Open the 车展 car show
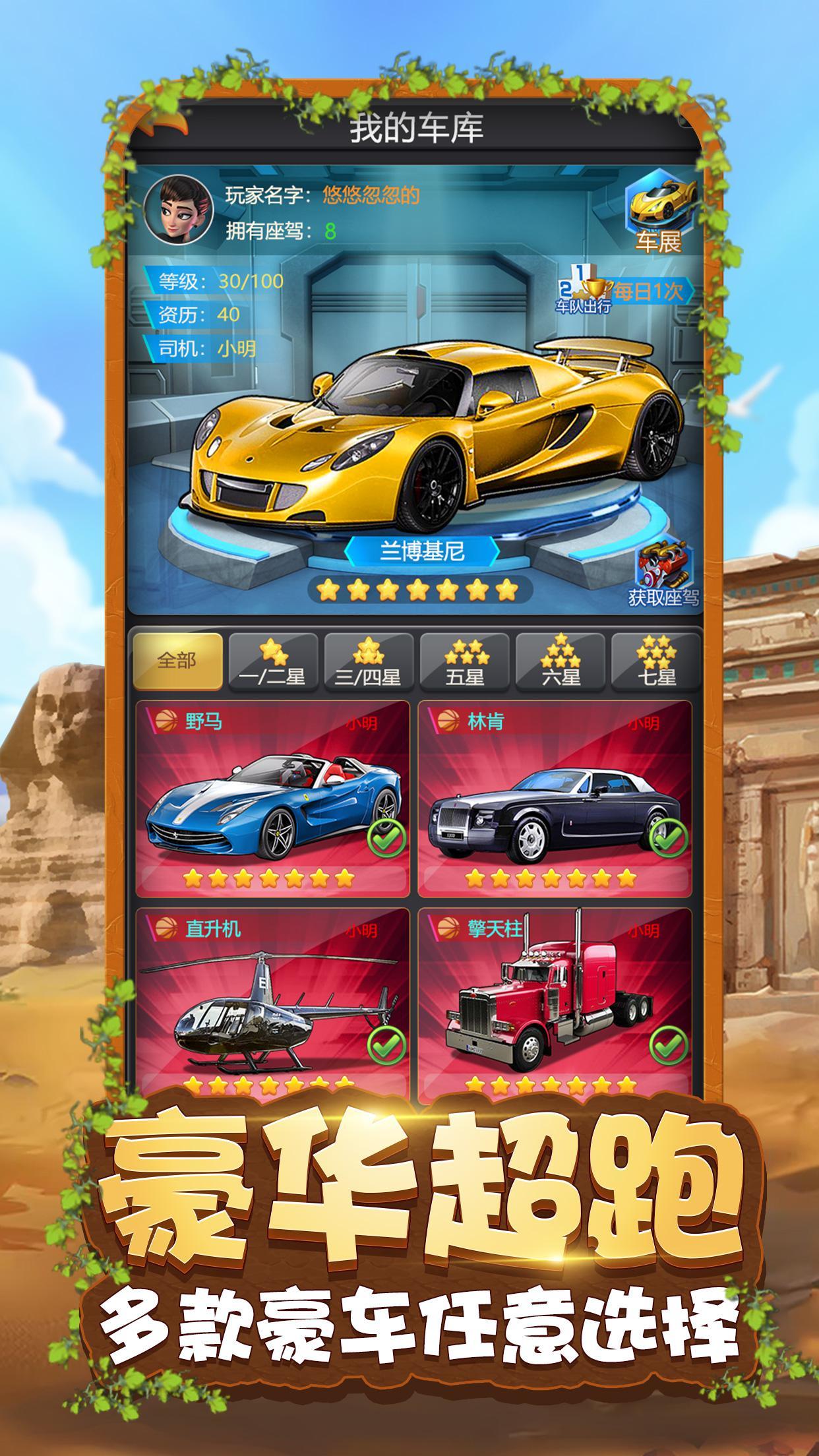 (x=659, y=210)
